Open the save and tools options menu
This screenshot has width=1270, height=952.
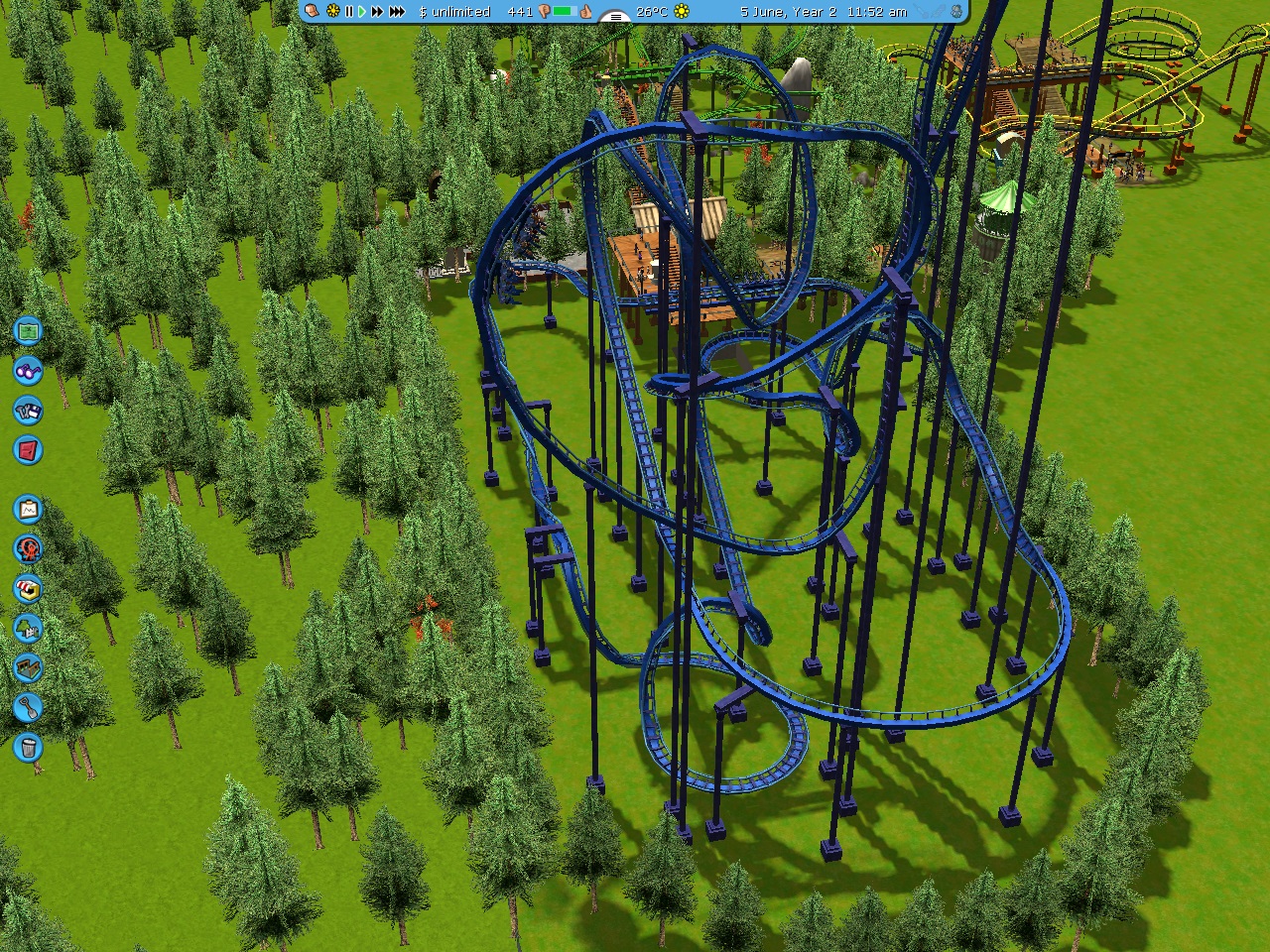tap(28, 410)
